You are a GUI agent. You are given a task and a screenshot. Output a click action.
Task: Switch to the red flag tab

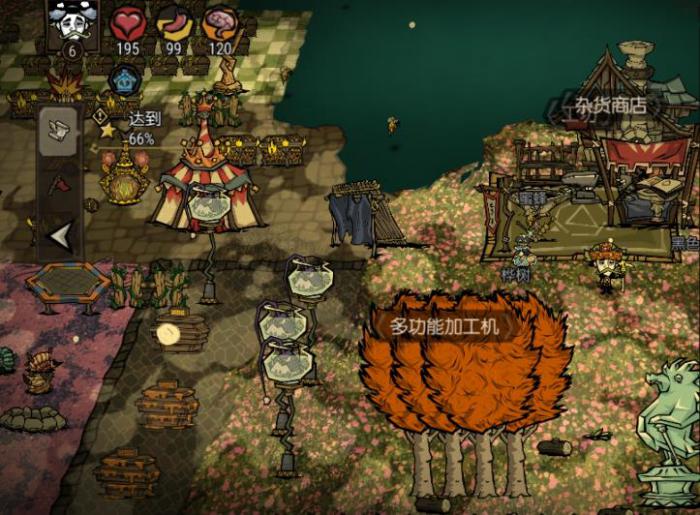pos(59,184)
